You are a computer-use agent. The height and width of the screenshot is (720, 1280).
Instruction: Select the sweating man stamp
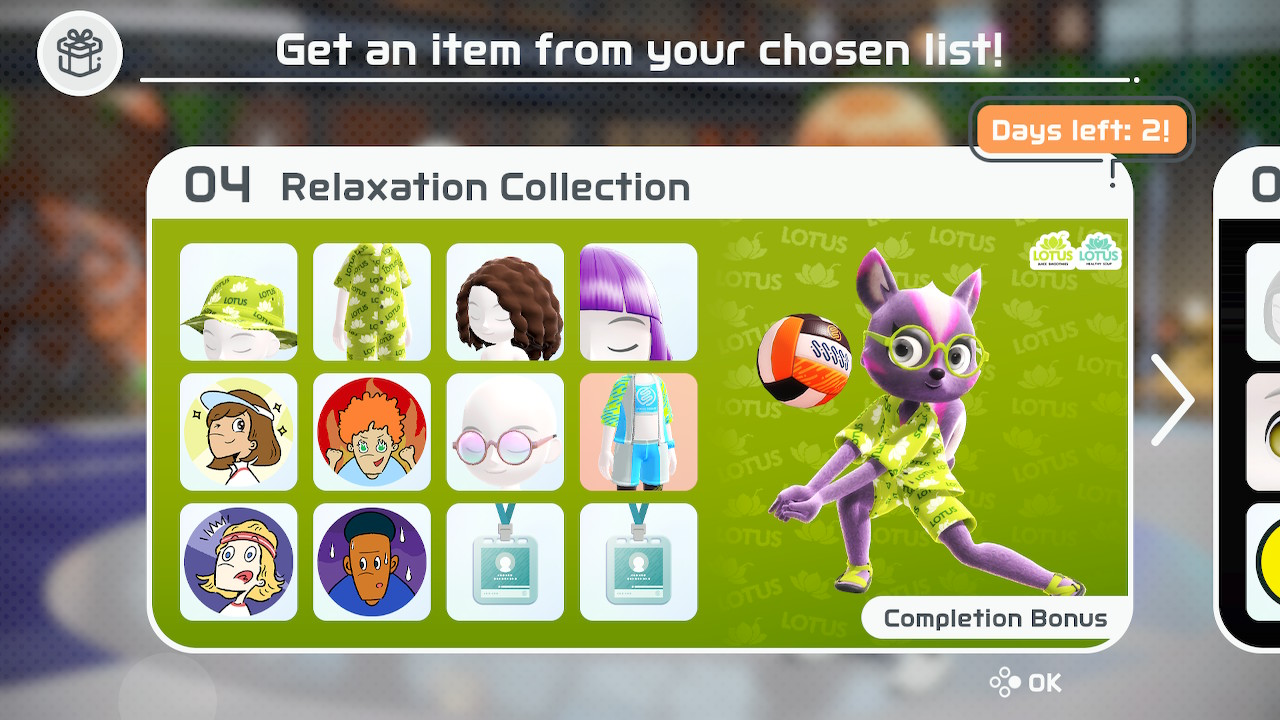click(x=372, y=562)
